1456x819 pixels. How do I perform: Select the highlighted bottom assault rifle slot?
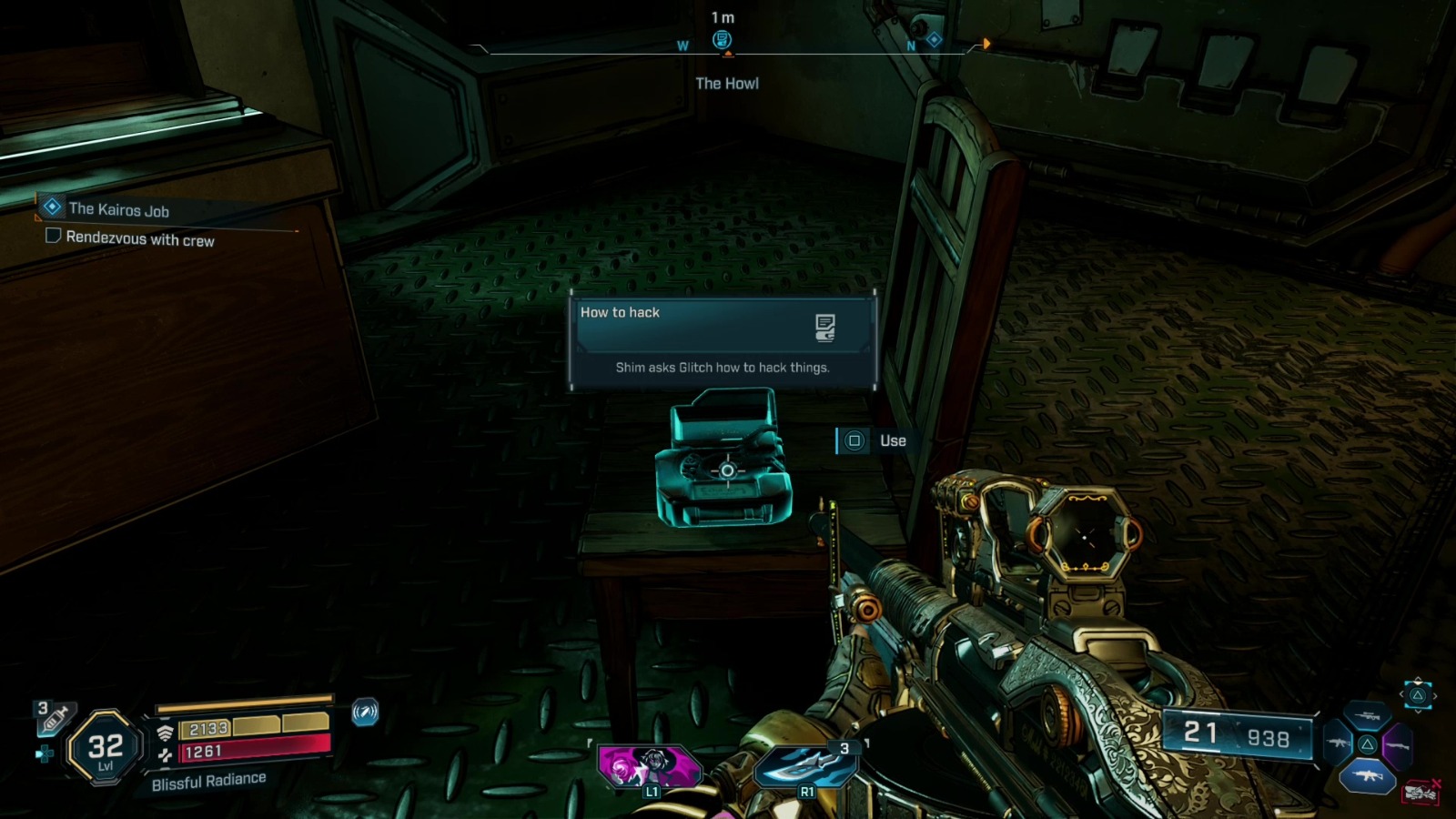1367,776
